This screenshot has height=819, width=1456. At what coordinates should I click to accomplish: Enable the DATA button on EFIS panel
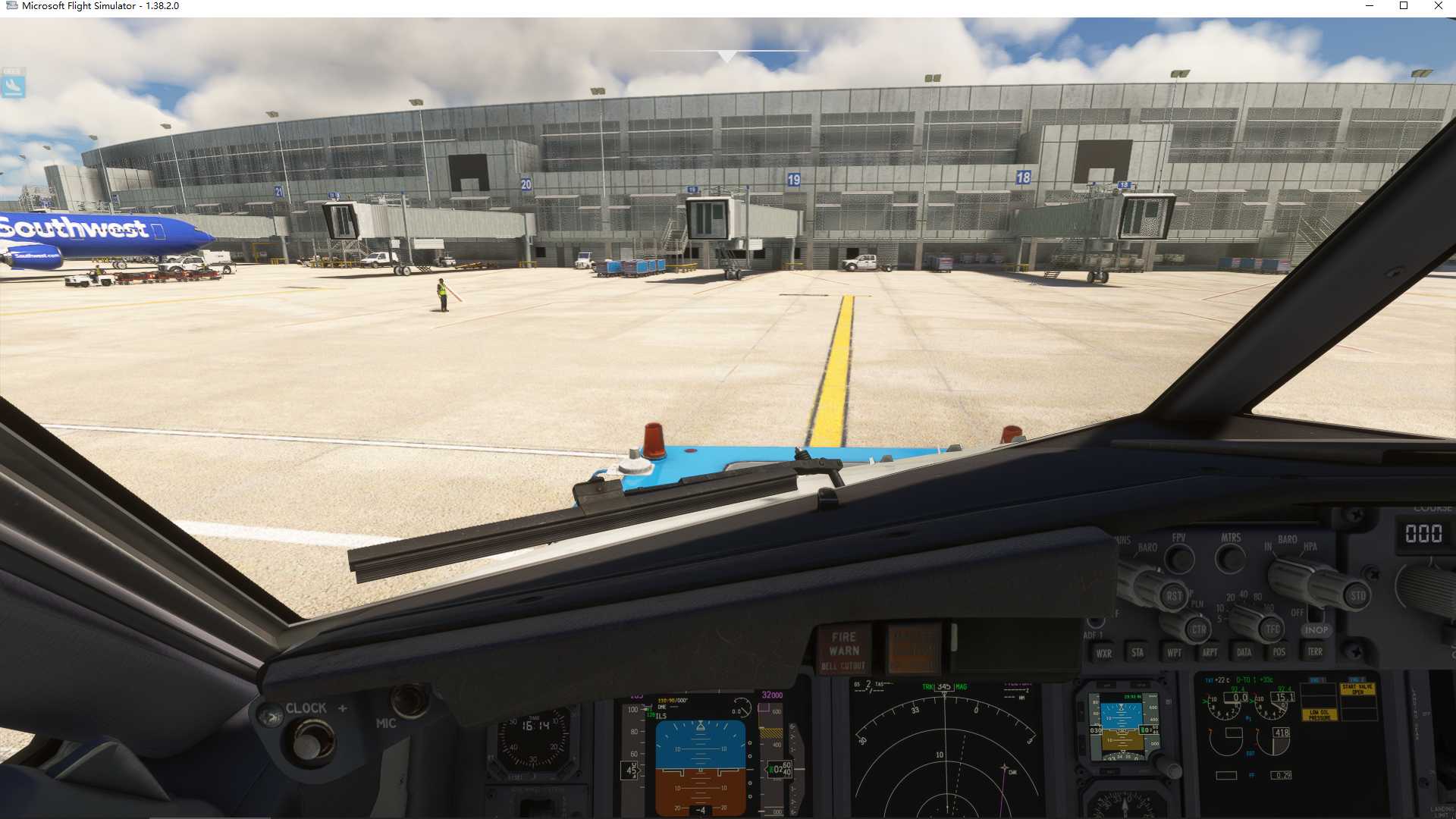click(1244, 652)
